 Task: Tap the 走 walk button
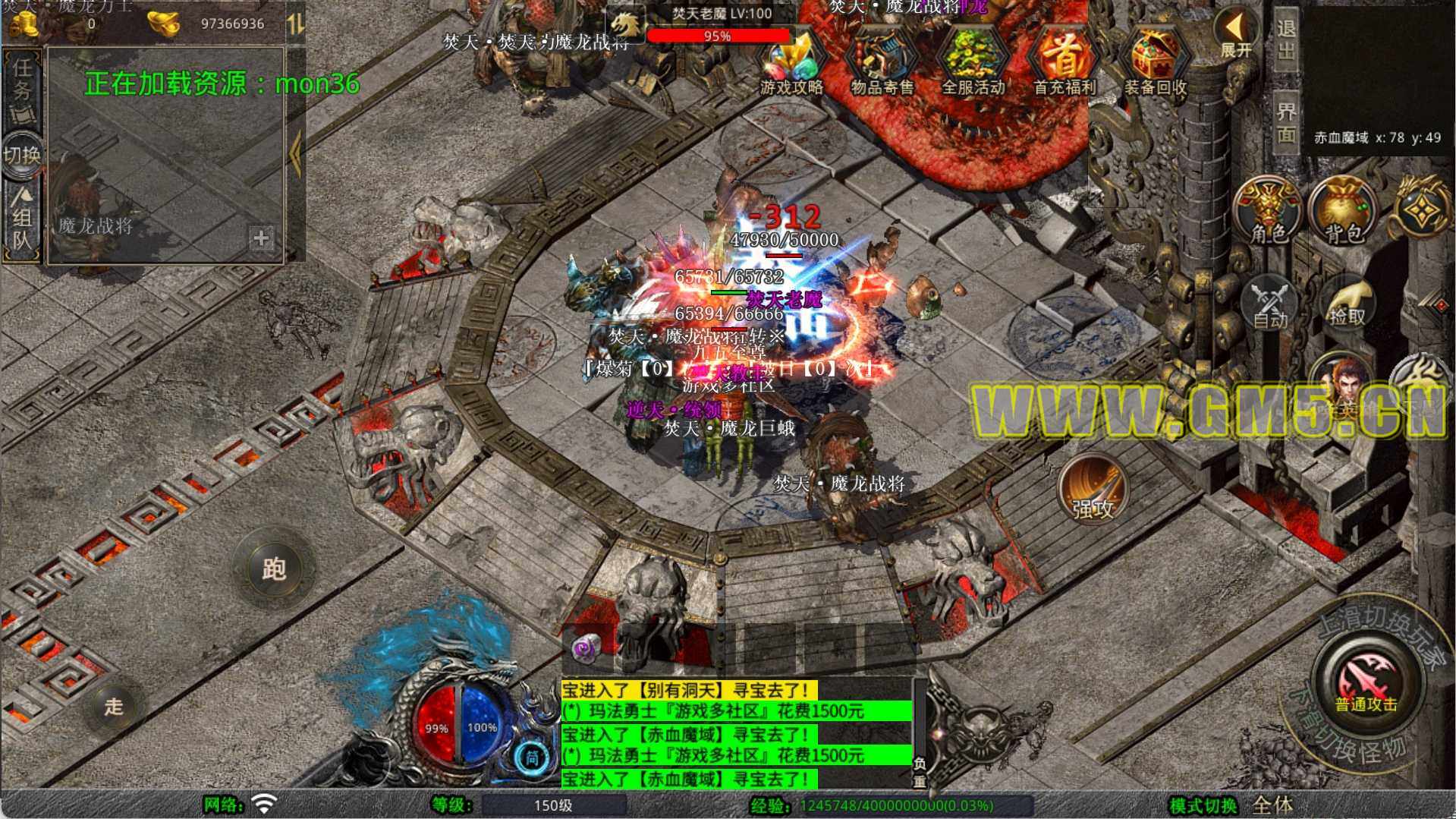tap(114, 706)
